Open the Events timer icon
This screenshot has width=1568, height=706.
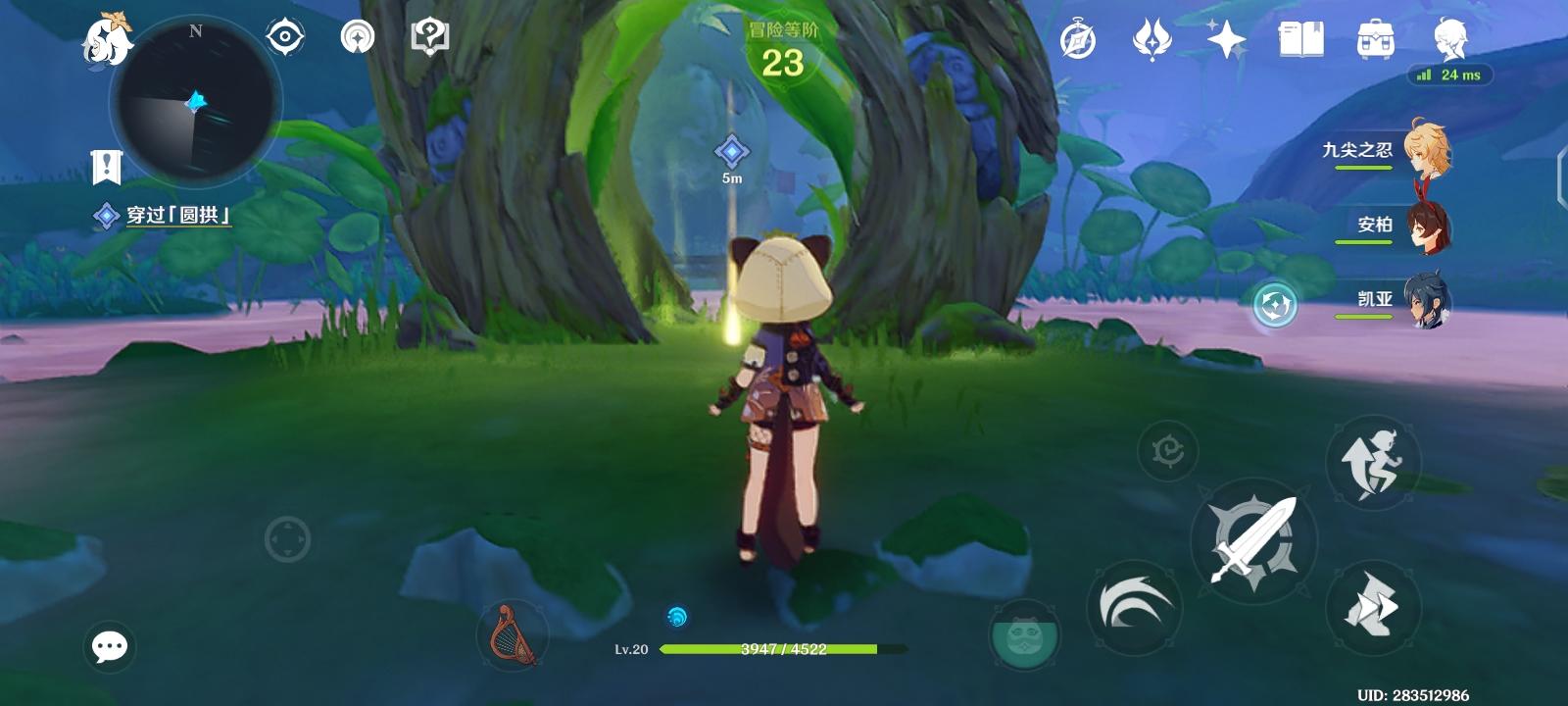point(1078,39)
